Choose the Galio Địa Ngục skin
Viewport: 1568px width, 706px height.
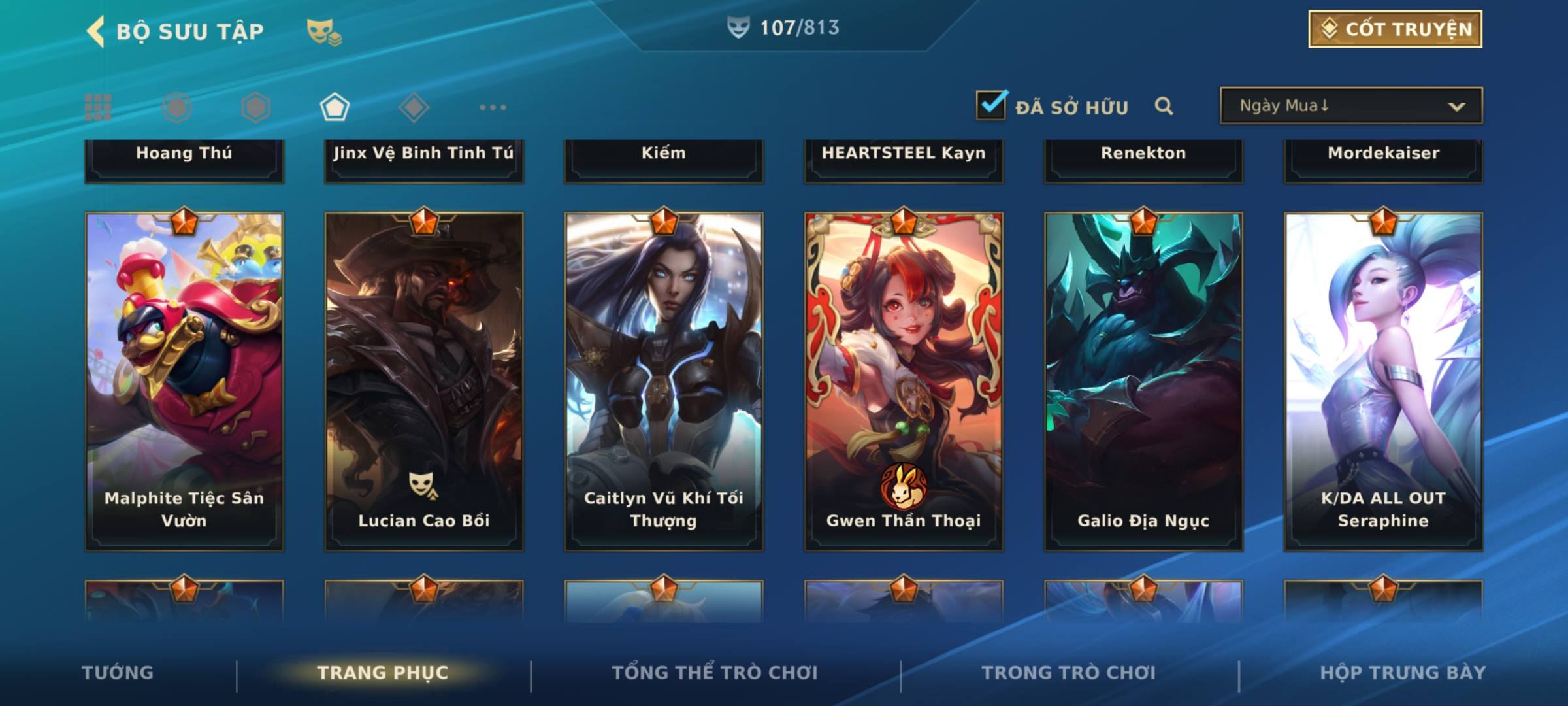[1143, 381]
